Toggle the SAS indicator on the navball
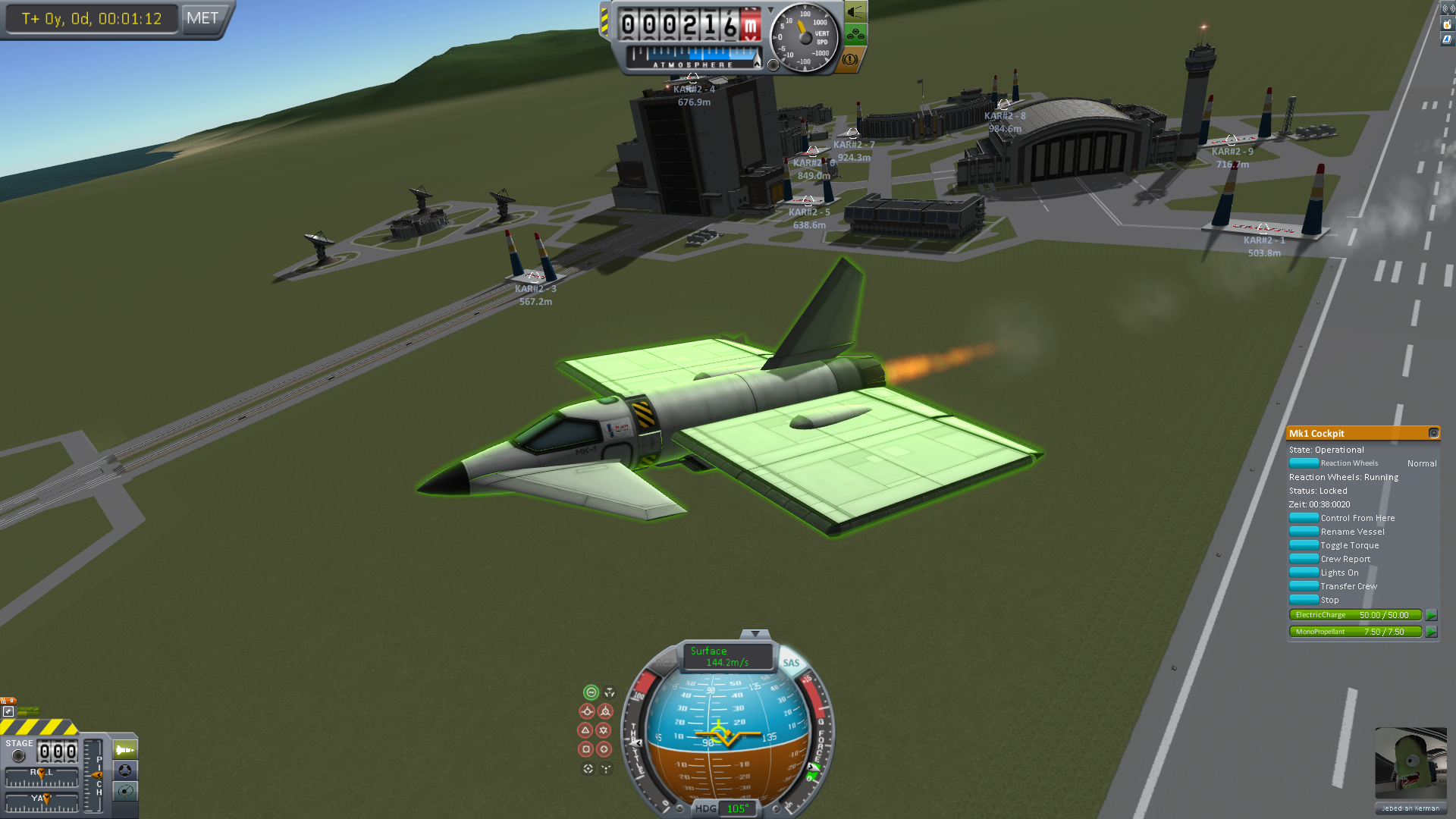1456x819 pixels. 791,663
